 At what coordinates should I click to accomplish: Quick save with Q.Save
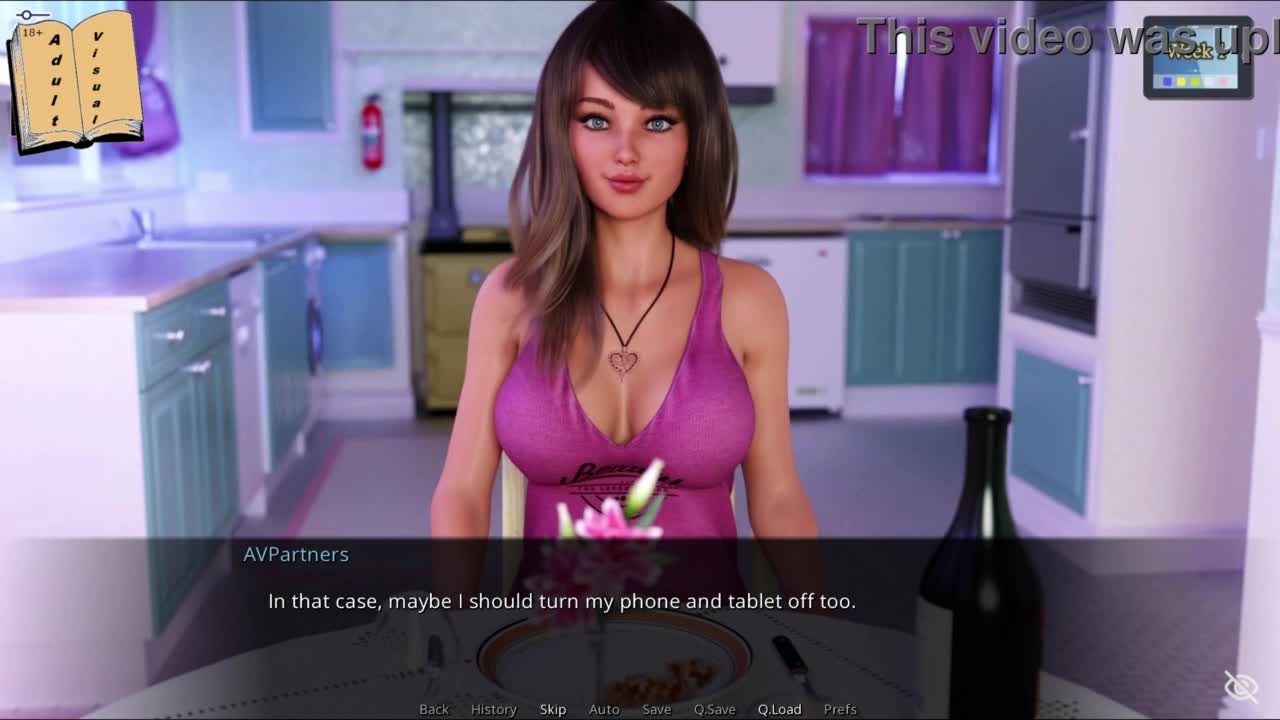[x=715, y=709]
